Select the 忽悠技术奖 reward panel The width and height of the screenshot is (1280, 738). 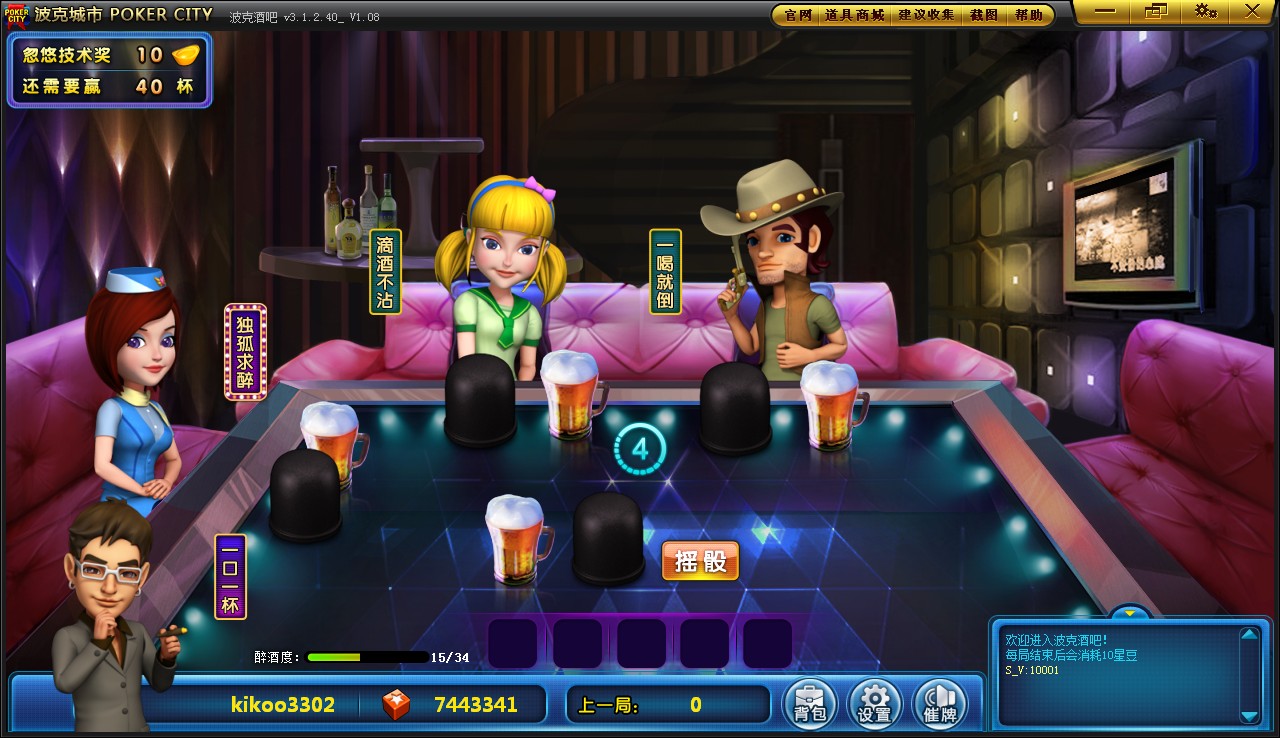pos(109,70)
